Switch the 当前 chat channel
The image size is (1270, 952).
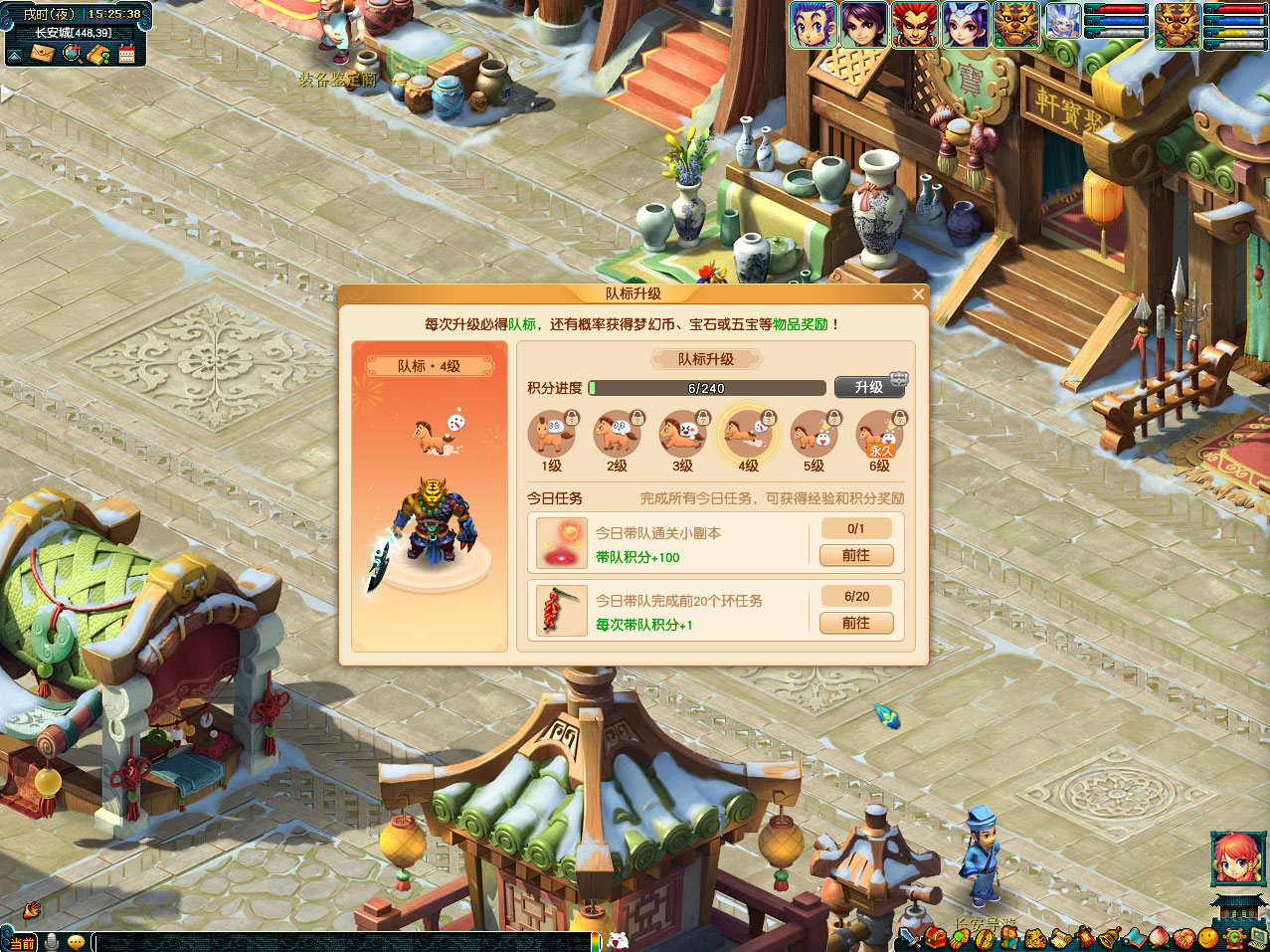point(20,942)
